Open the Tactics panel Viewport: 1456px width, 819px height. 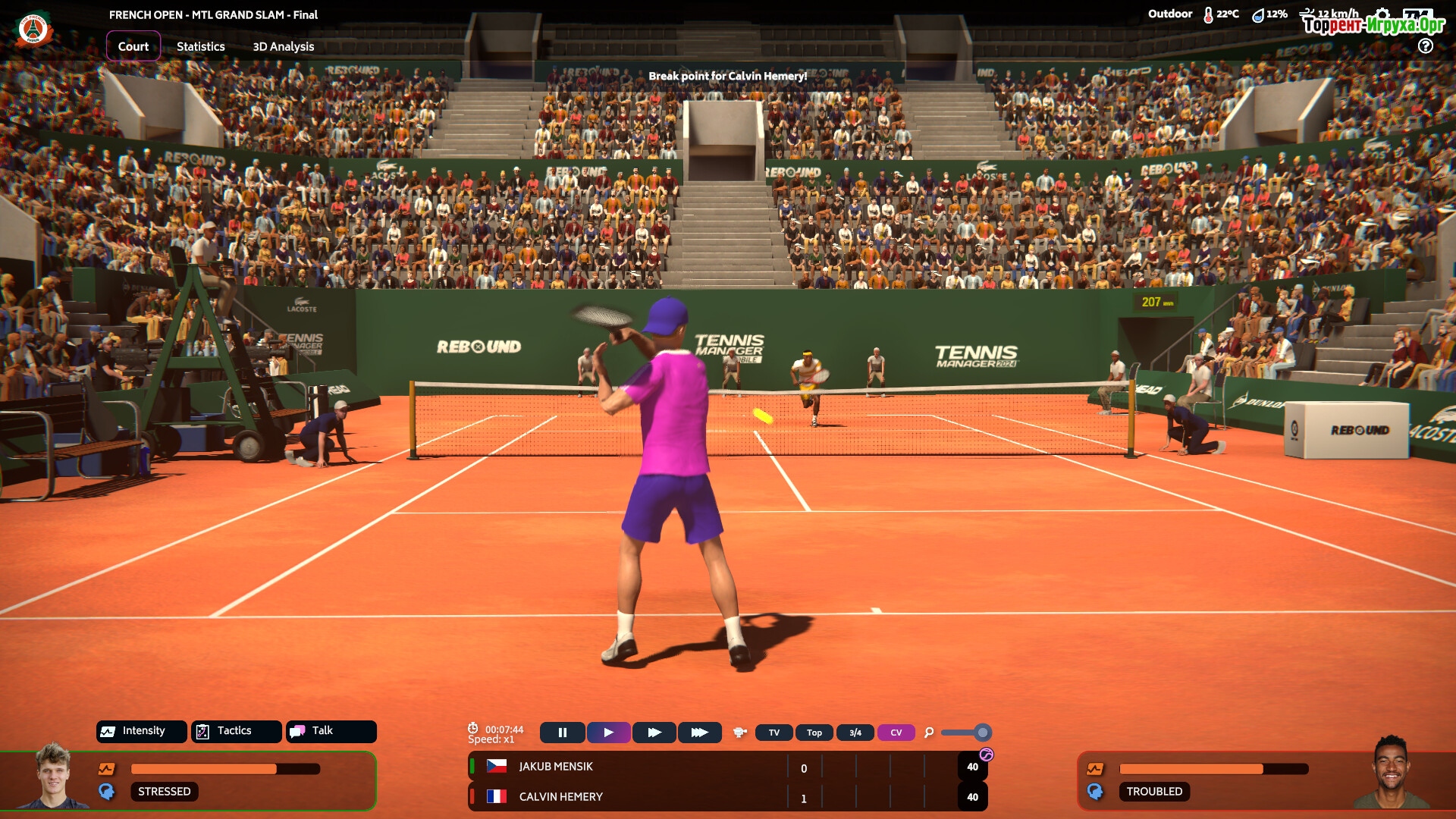coord(236,731)
